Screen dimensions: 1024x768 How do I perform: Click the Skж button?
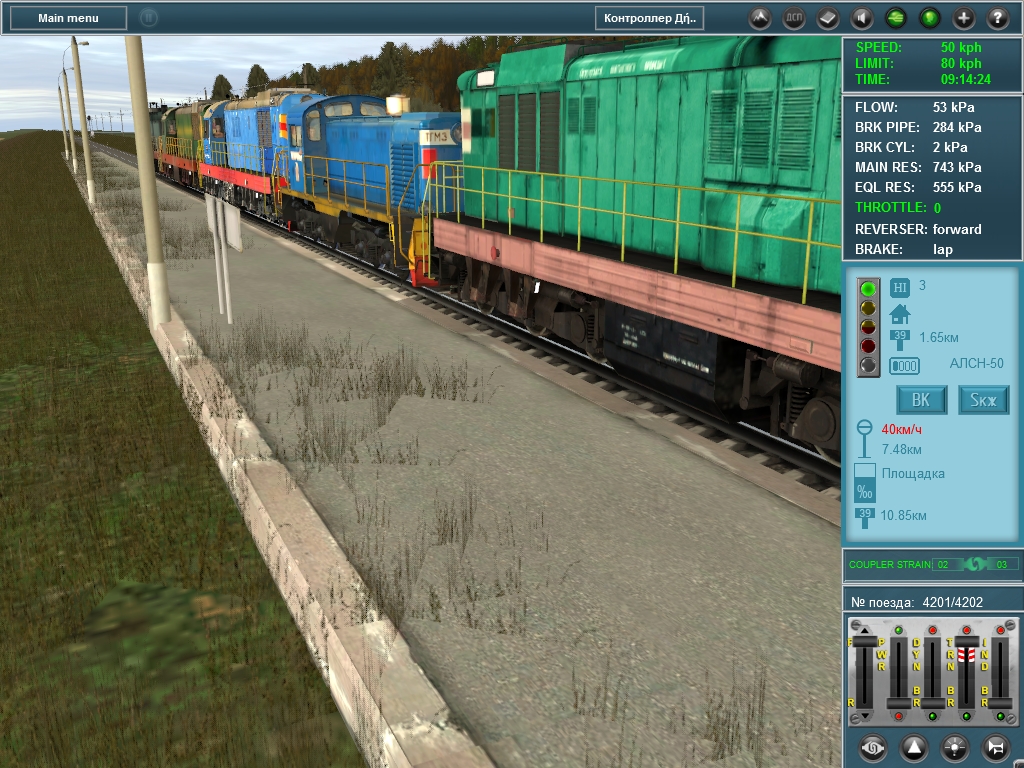(x=984, y=400)
